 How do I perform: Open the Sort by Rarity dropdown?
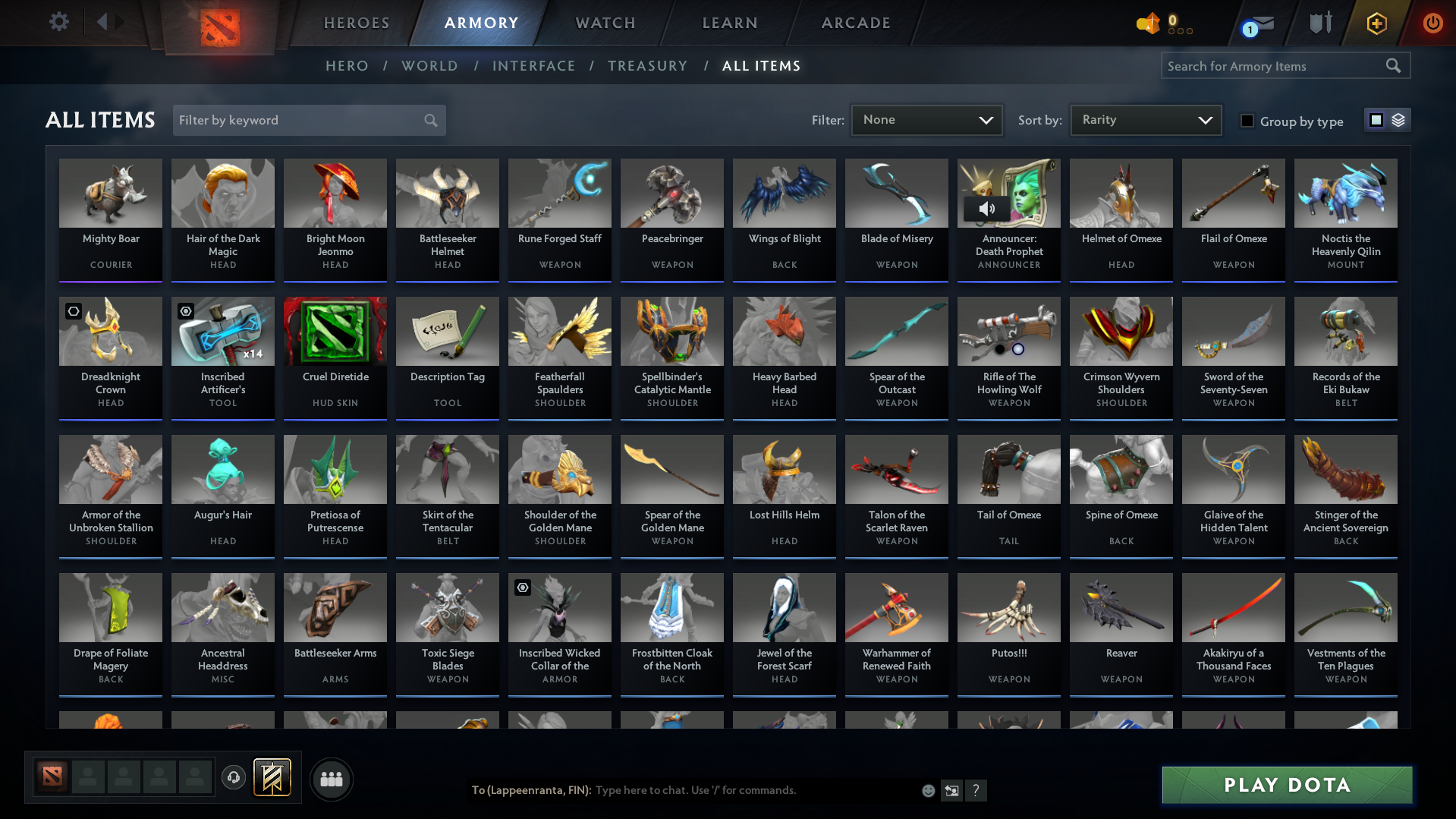pos(1145,120)
